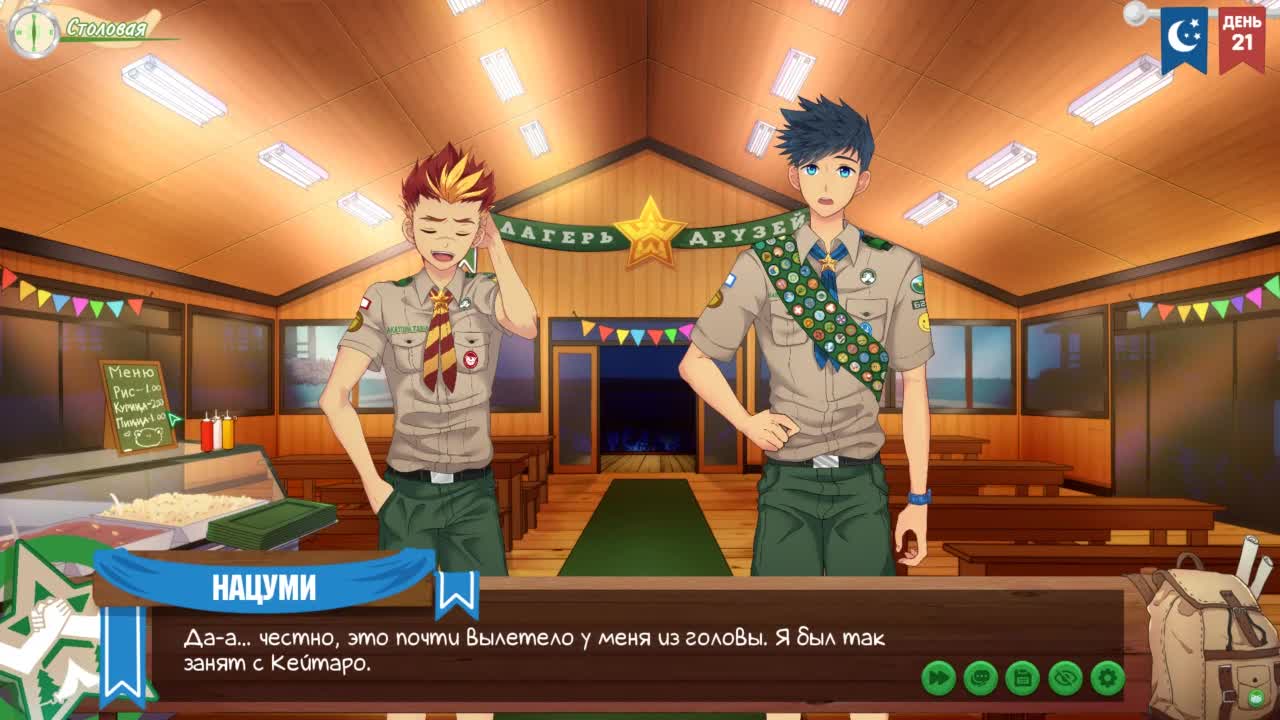Hide the dialogue text box

(x=1065, y=678)
